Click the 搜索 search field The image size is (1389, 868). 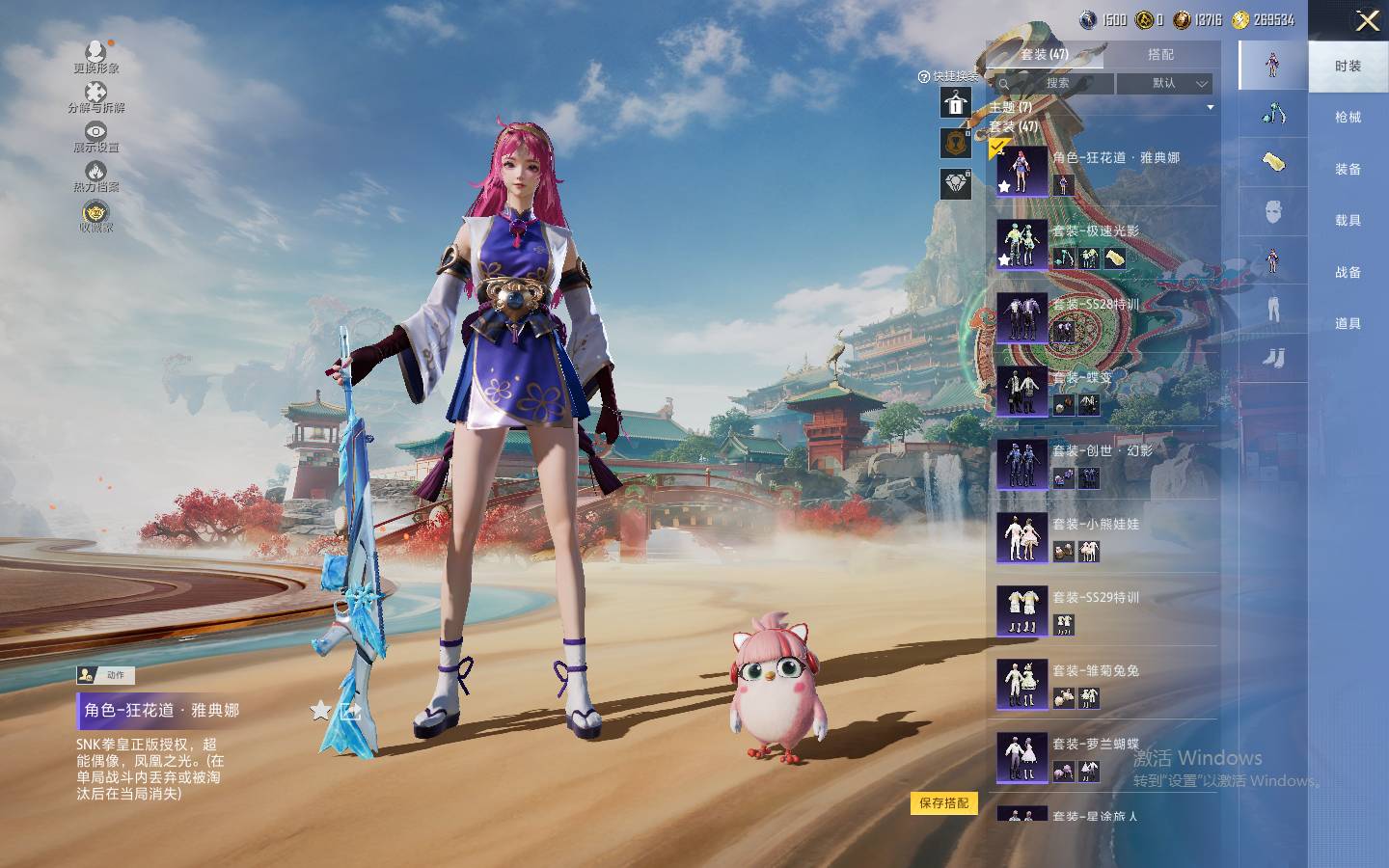1051,84
